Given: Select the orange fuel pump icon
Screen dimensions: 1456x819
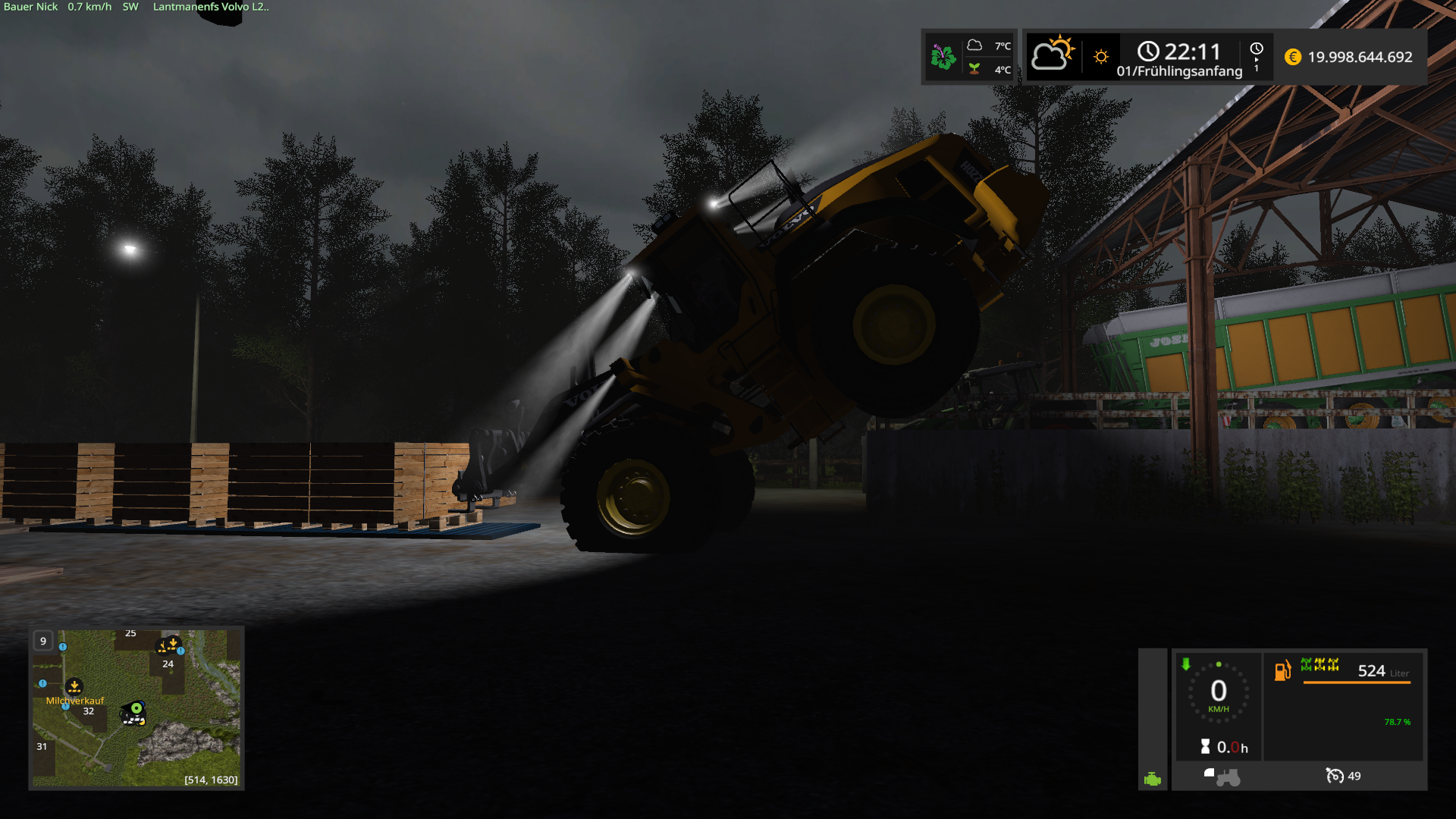Looking at the screenshot, I should 1282,670.
